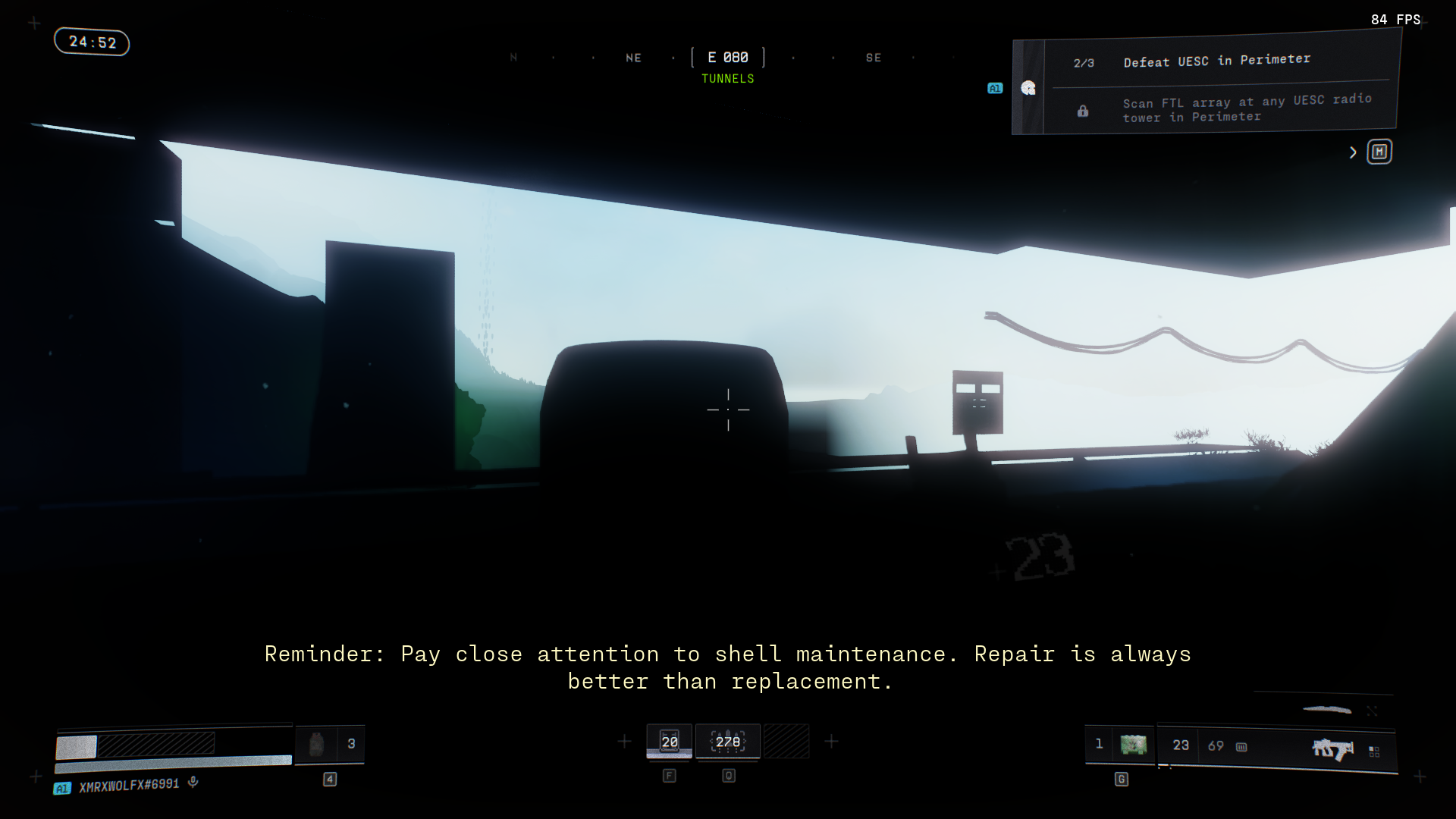Image resolution: width=1456 pixels, height=819 pixels.
Task: Switch to the holstered secondary weapon silhouette
Action: tap(1327, 710)
